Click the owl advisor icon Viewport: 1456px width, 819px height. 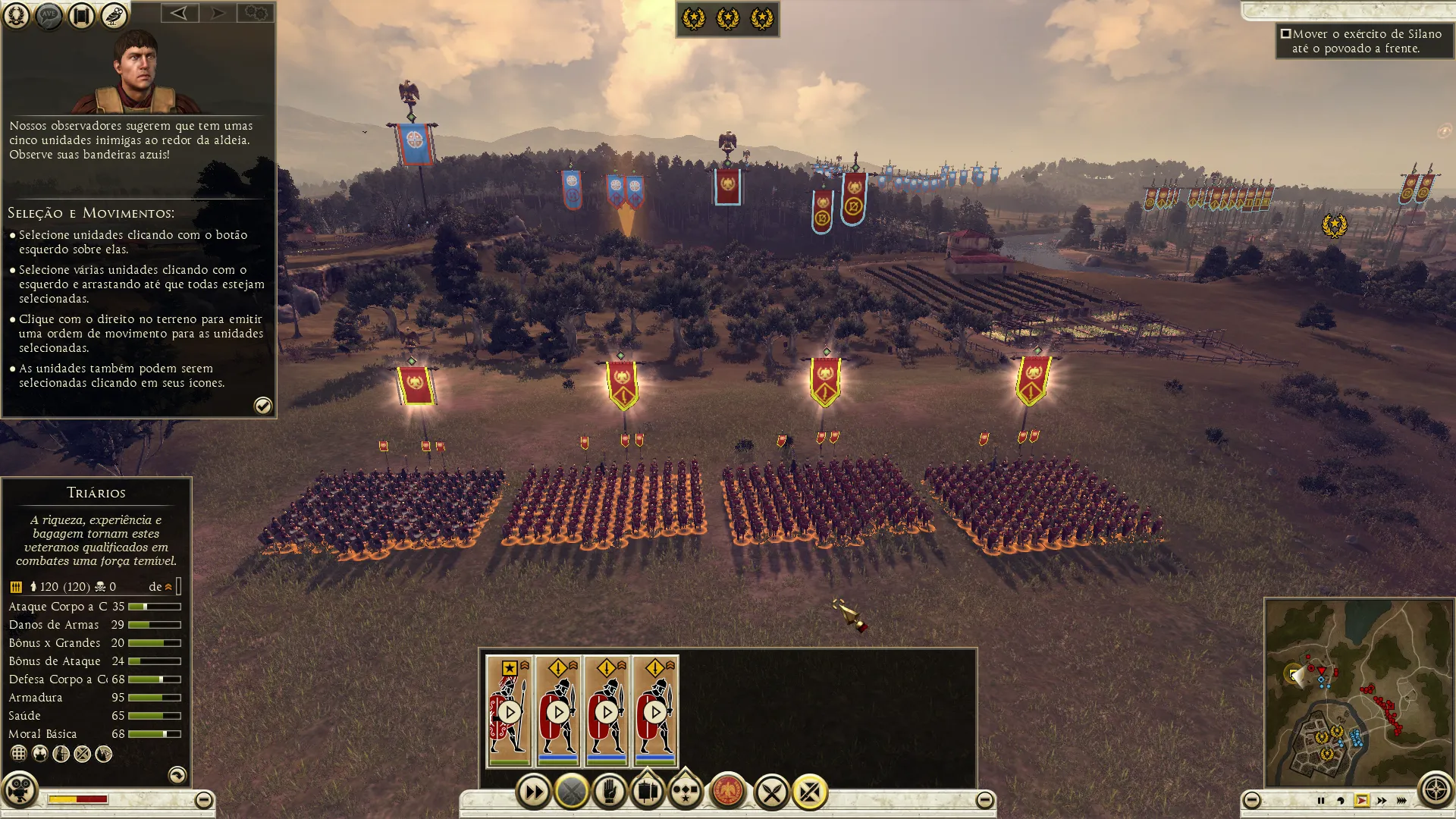coord(114,15)
